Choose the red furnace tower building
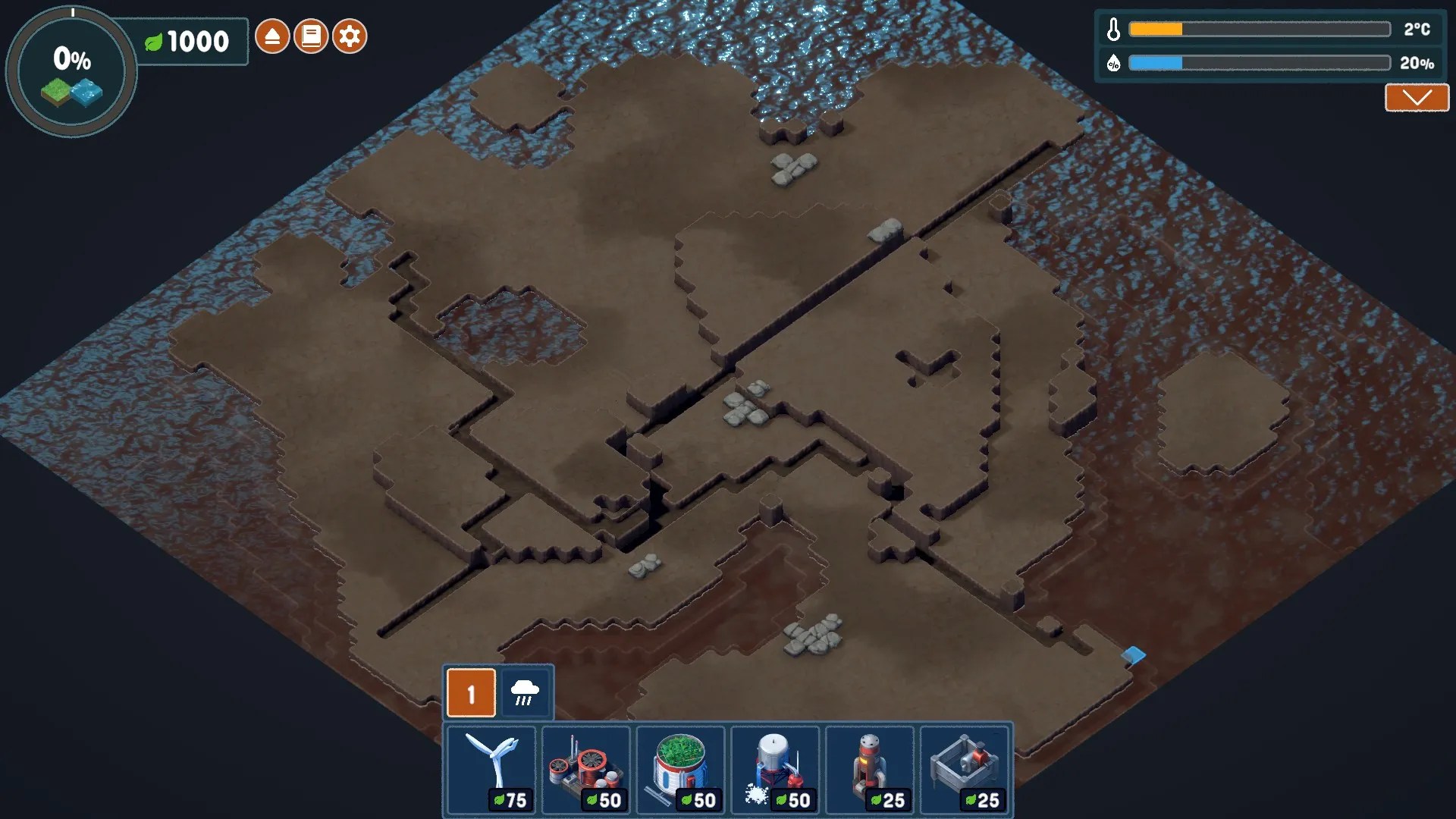Screen dimensions: 1456x819 870,770
